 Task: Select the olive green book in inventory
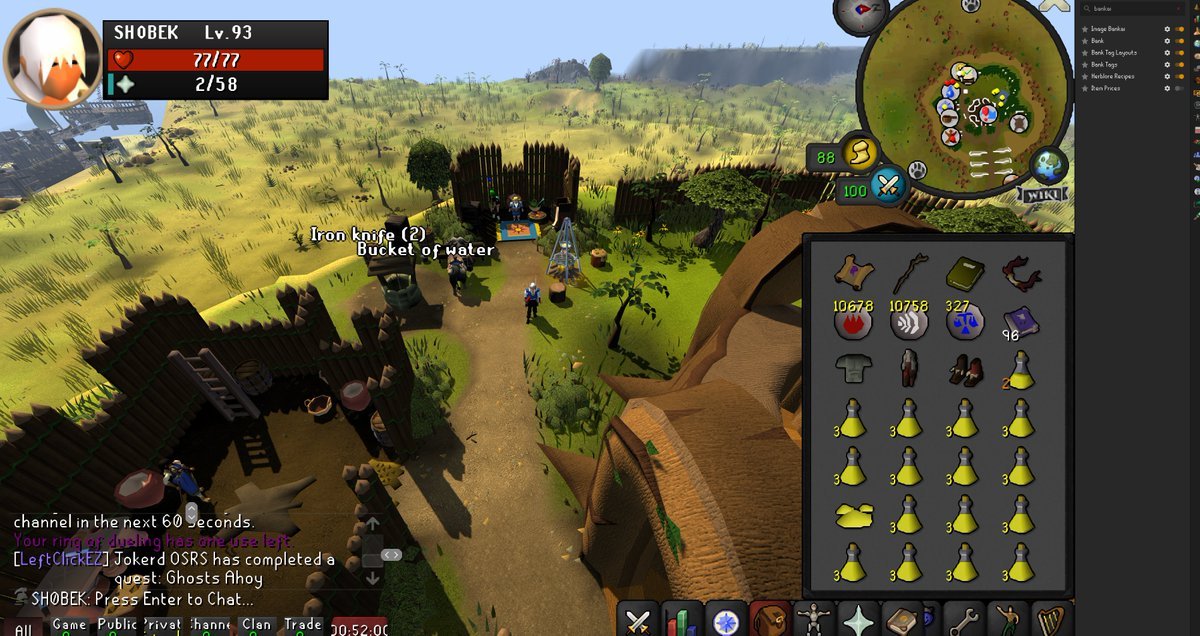964,271
